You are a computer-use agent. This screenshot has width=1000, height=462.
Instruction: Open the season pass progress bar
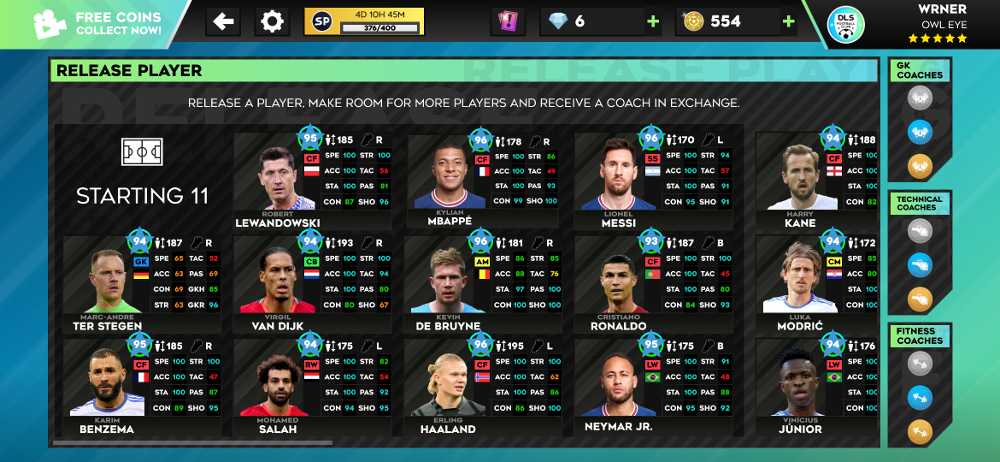point(364,21)
